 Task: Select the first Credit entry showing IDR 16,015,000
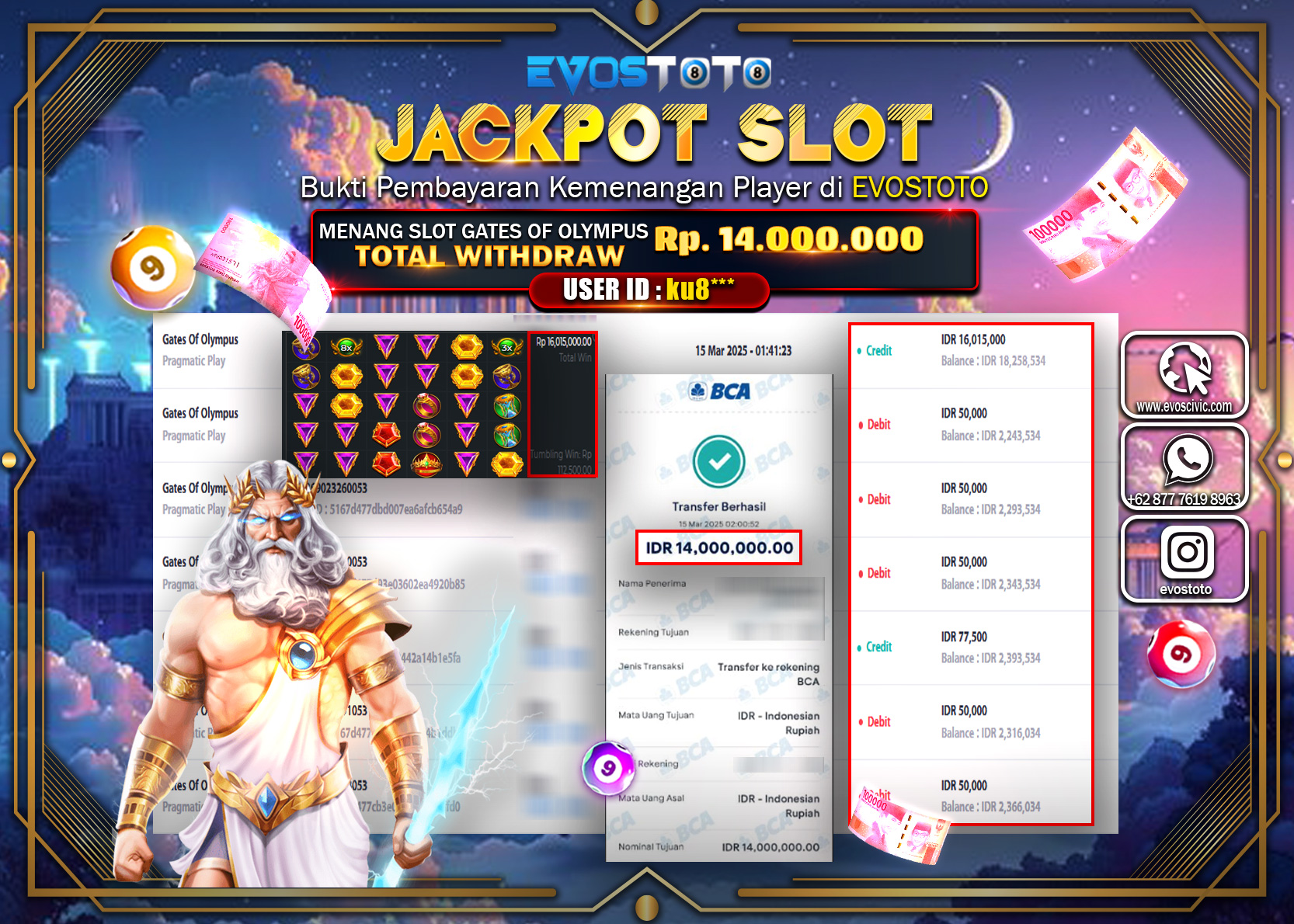click(970, 349)
